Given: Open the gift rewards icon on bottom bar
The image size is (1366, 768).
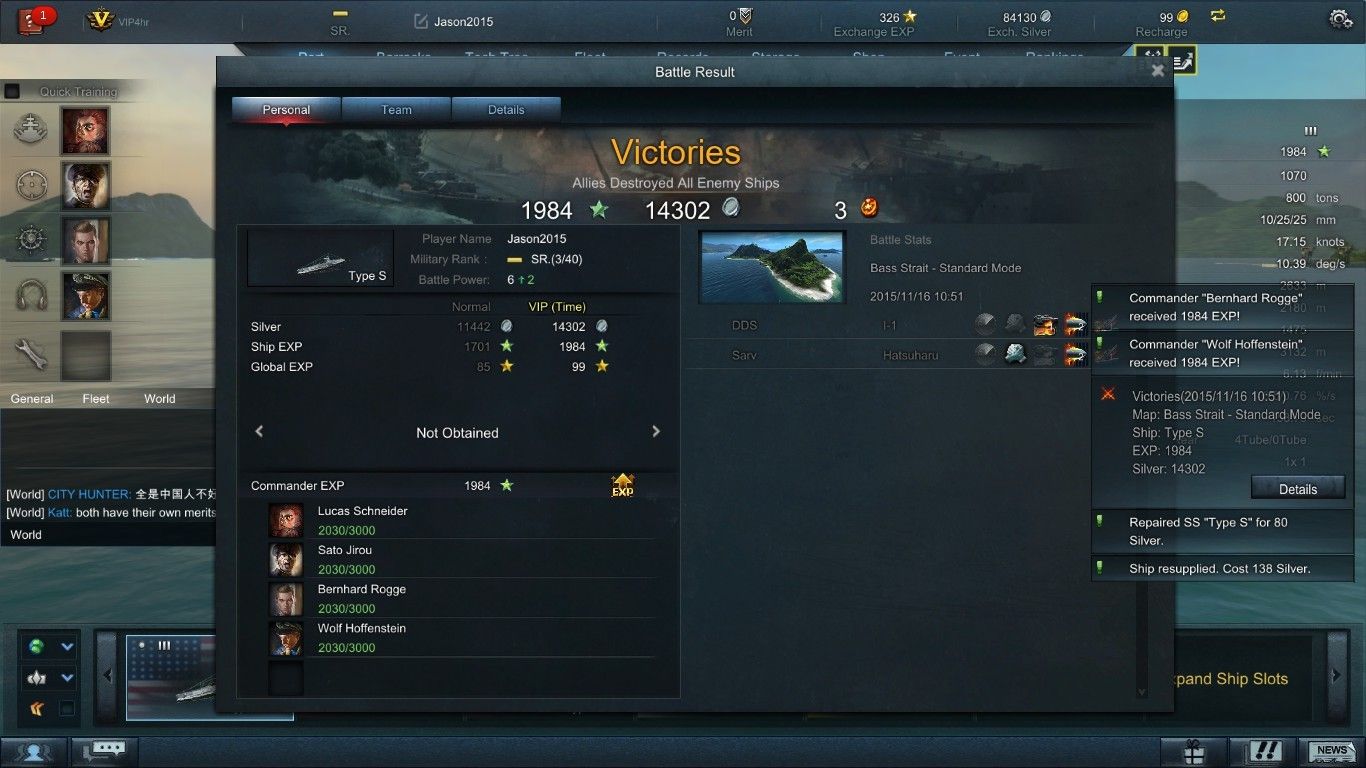Looking at the screenshot, I should pos(1195,751).
